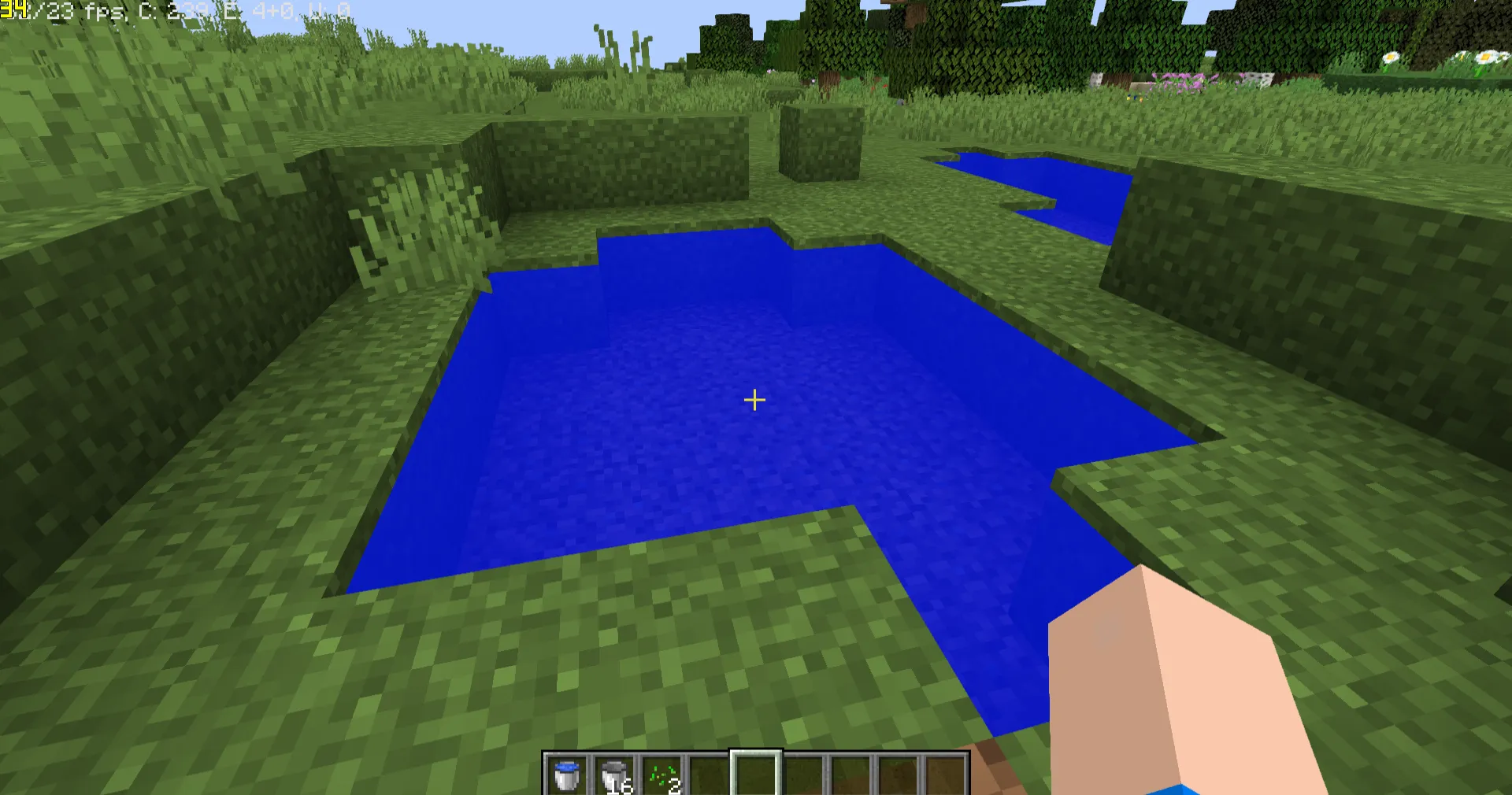The width and height of the screenshot is (1512, 795).
Task: Select the water bucket in the hotbar
Action: point(566,773)
